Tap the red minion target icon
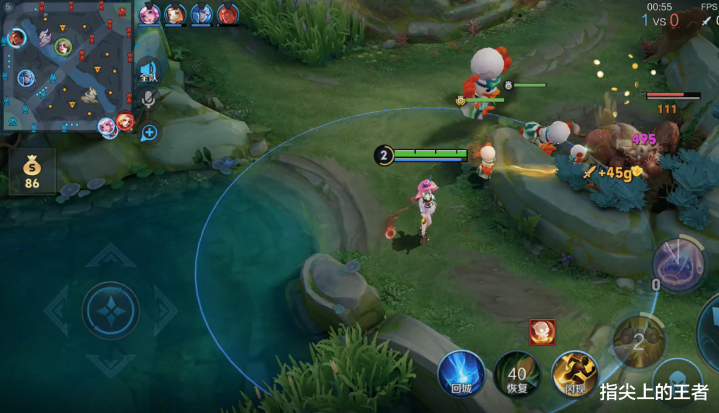This screenshot has height=413, width=719. point(542,332)
